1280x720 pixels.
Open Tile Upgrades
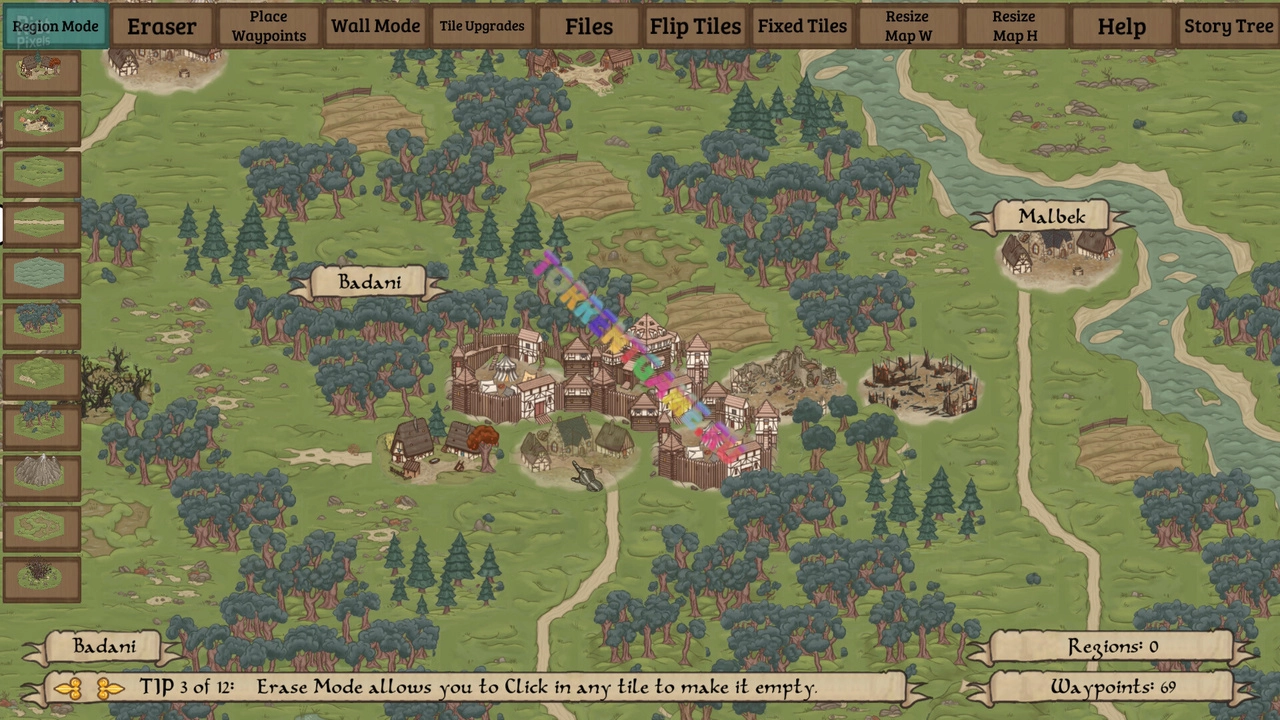coord(482,26)
